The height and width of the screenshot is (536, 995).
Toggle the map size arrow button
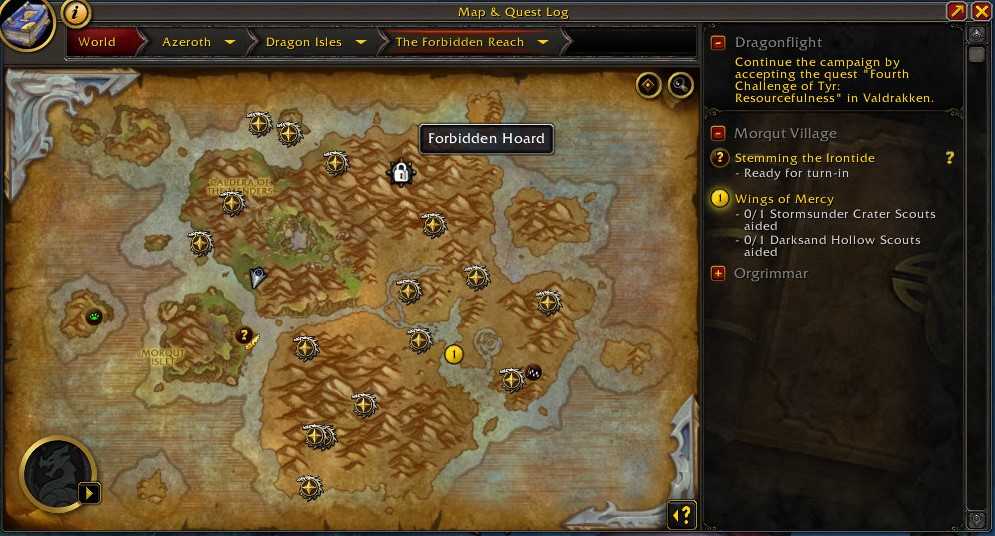957,11
